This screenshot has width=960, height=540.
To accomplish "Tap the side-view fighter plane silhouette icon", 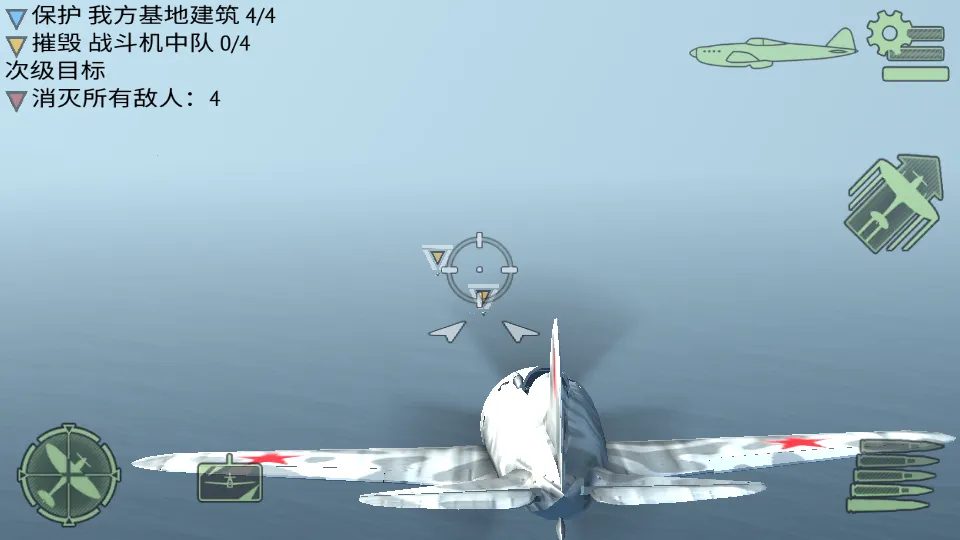I will (773, 48).
